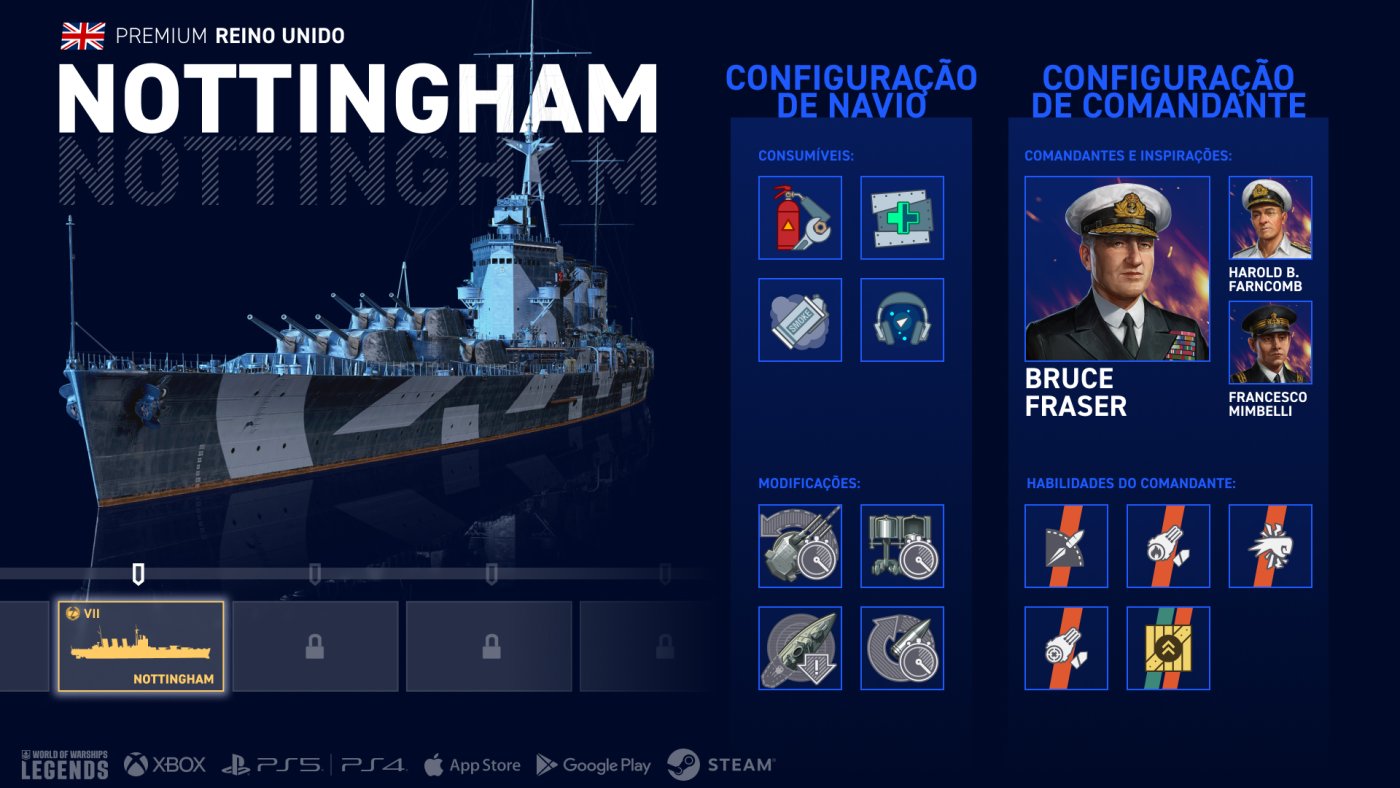Choose the green cross repair plate consumable
1400x788 pixels.
(x=902, y=218)
